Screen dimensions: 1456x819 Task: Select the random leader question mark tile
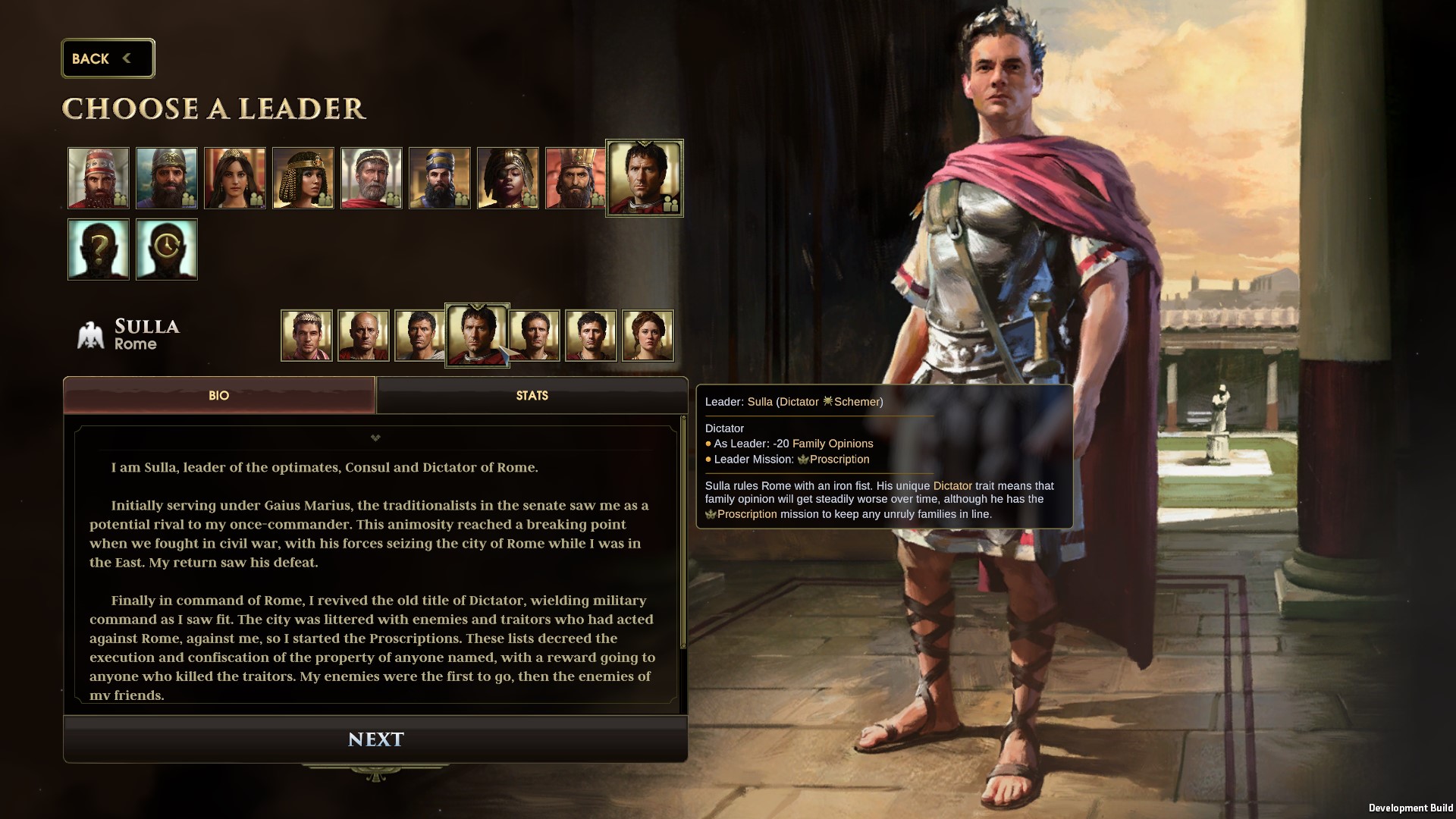99,249
